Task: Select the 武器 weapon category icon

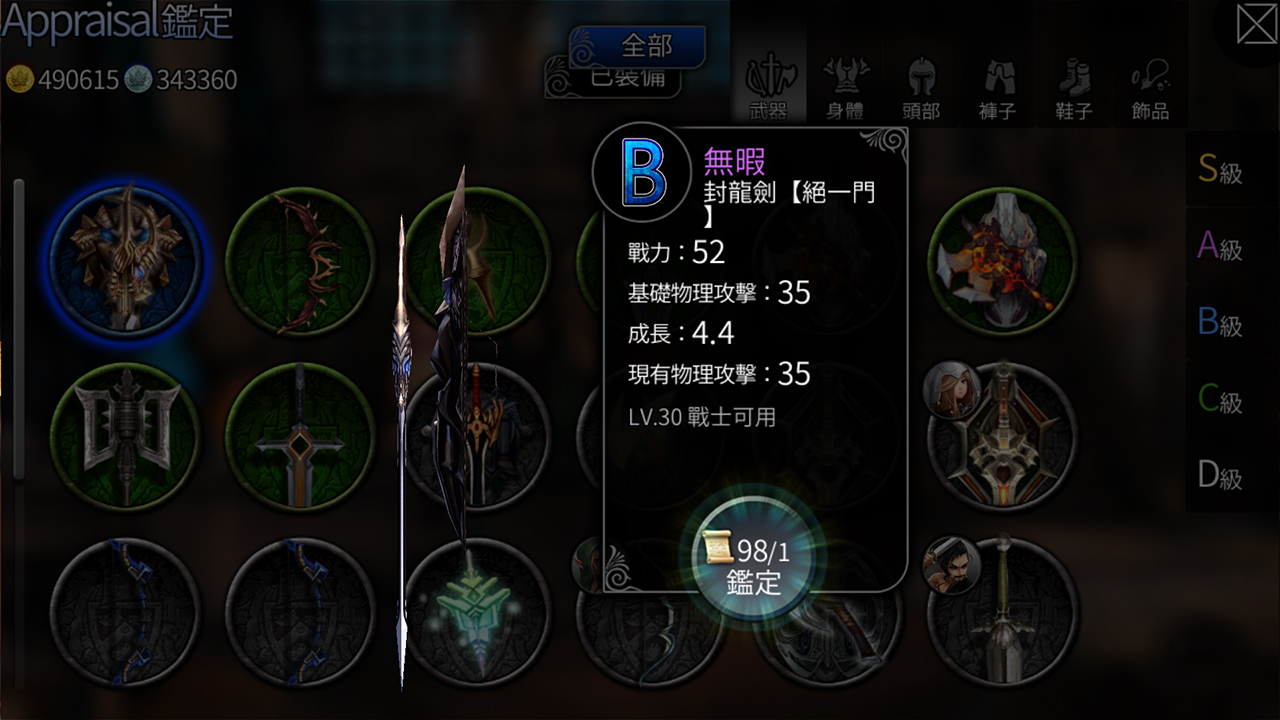Action: (772, 80)
